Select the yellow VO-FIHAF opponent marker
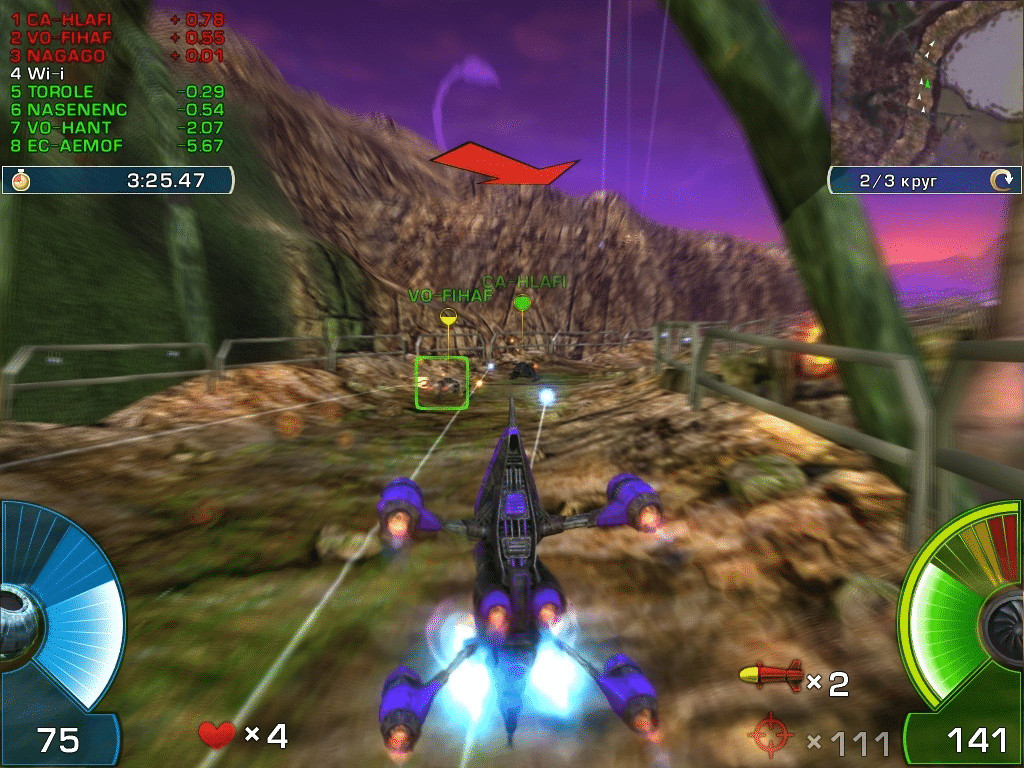Image resolution: width=1024 pixels, height=768 pixels. pos(449,317)
